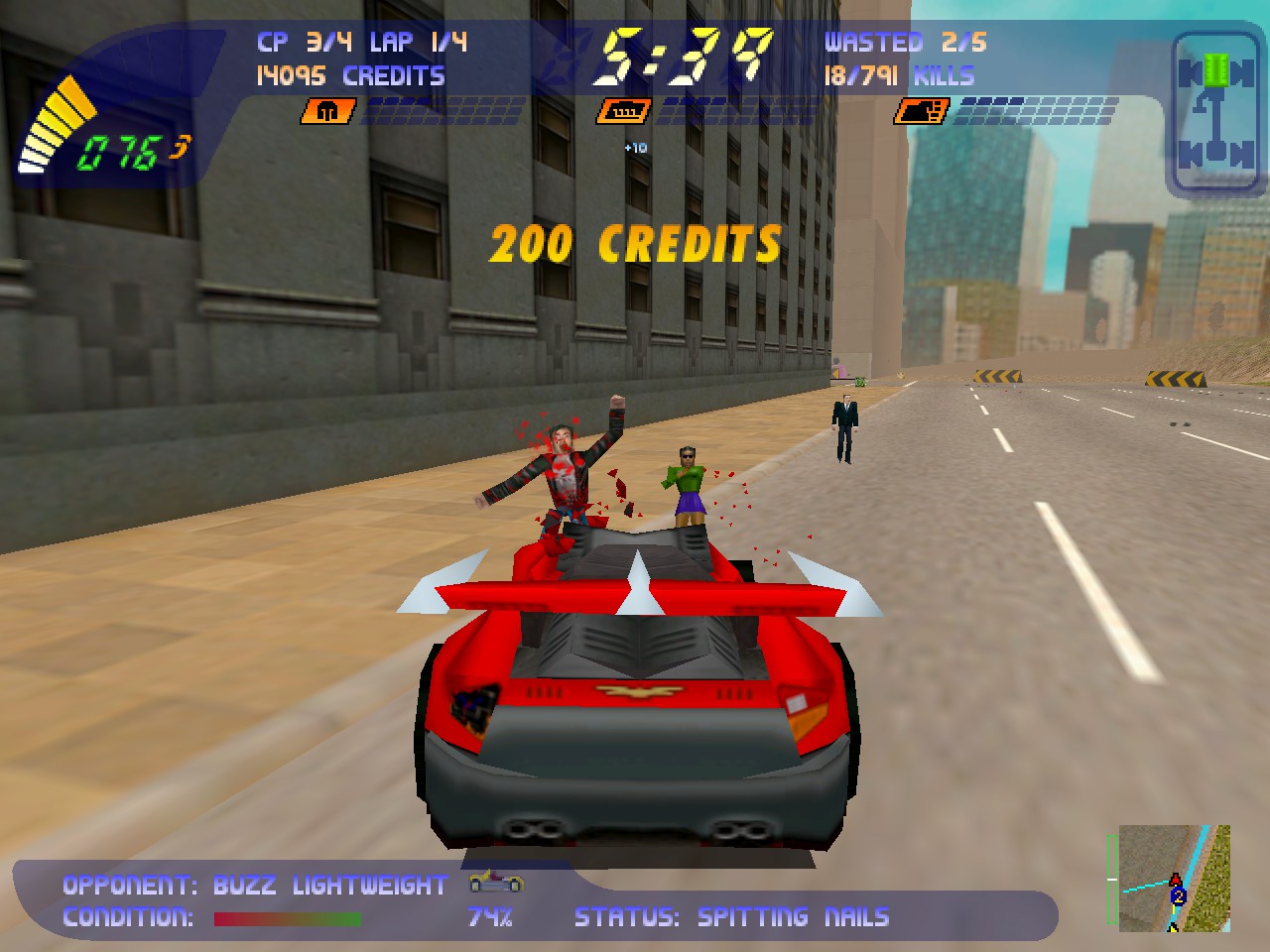Viewport: 1270px width, 952px height.
Task: Click OPPONENT: BUZZ LIGHTWEIGHT name
Action: (253, 884)
